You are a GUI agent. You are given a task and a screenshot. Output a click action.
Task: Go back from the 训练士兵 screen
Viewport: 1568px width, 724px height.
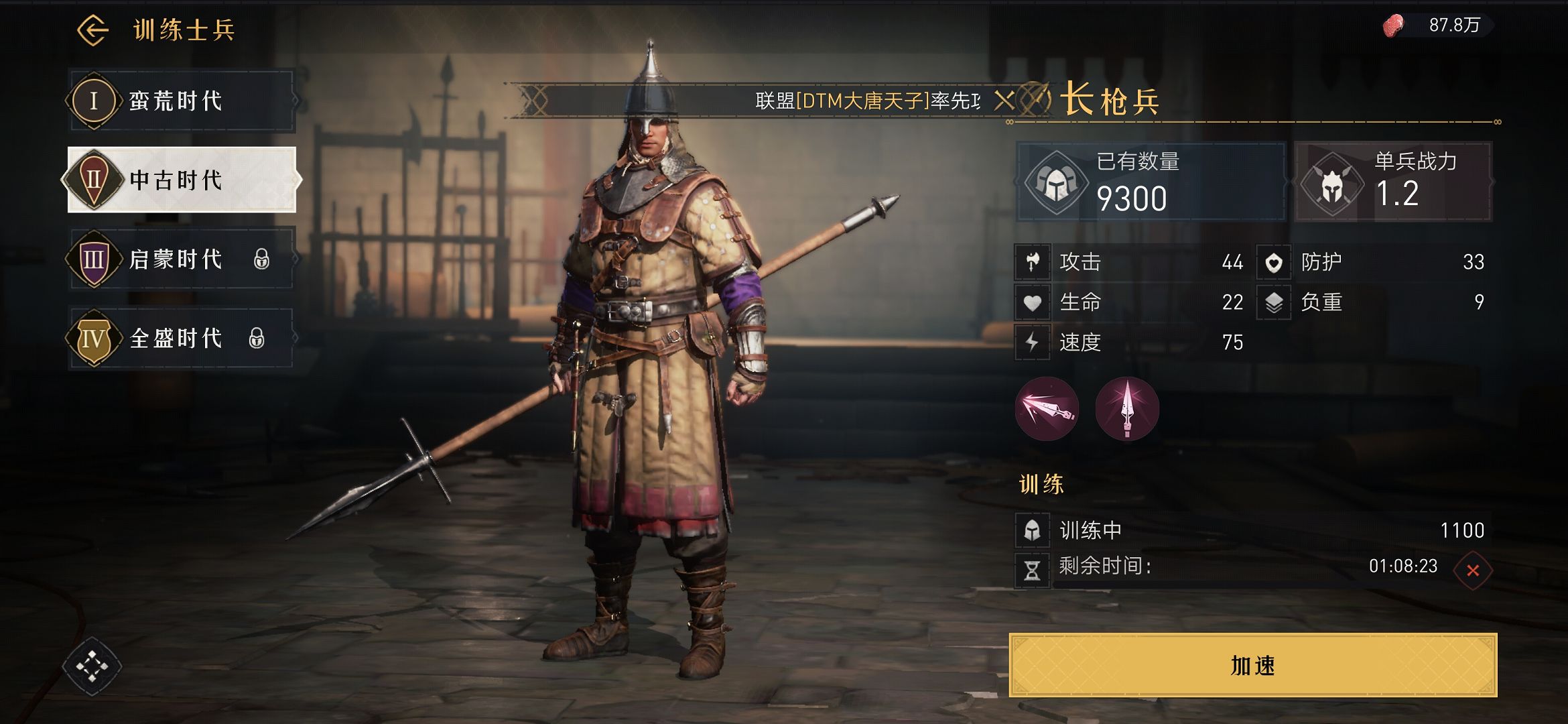(x=92, y=30)
